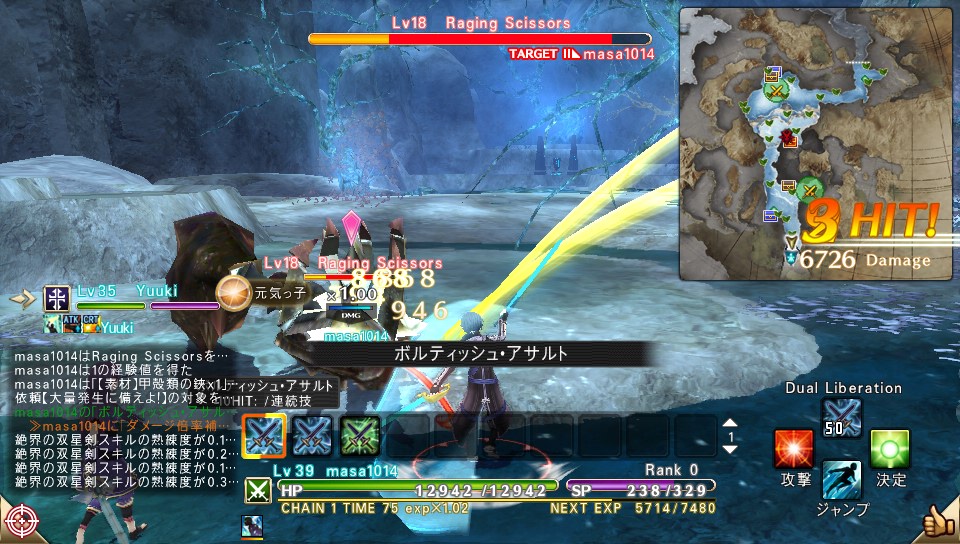Viewport: 960px width, 544px height.
Task: Trigger the red 攻撃 attack button
Action: pos(794,449)
